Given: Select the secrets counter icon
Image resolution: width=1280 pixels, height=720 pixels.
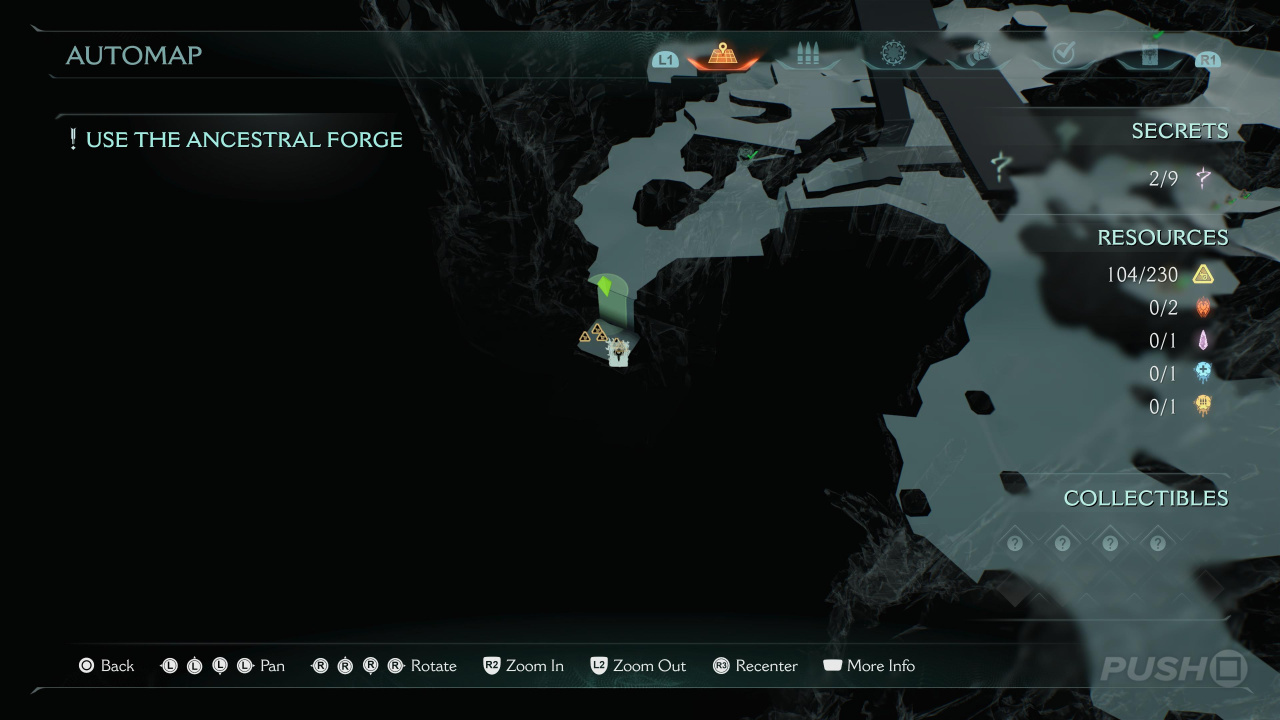Looking at the screenshot, I should [1203, 179].
